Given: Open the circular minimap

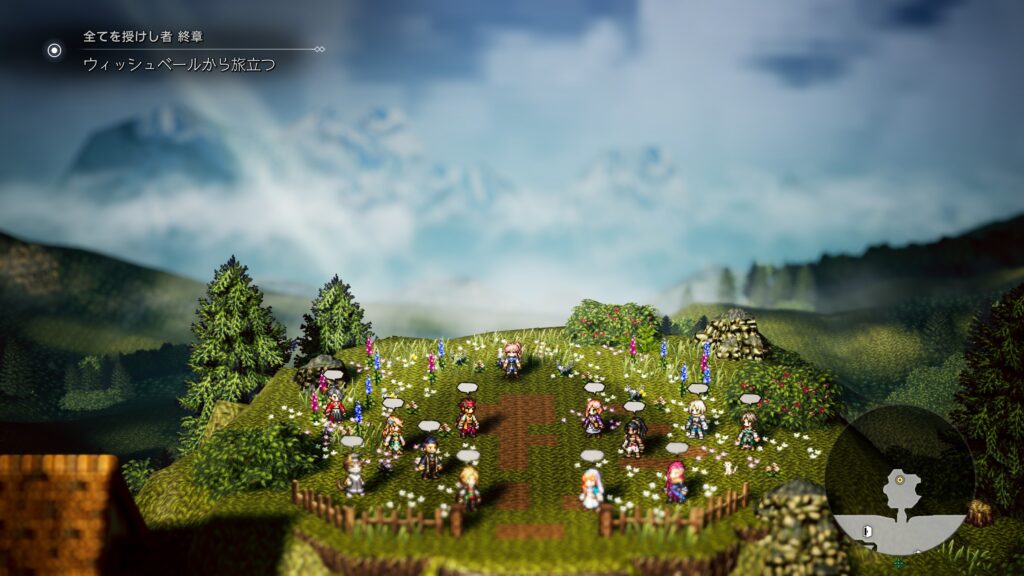Looking at the screenshot, I should click(899, 480).
